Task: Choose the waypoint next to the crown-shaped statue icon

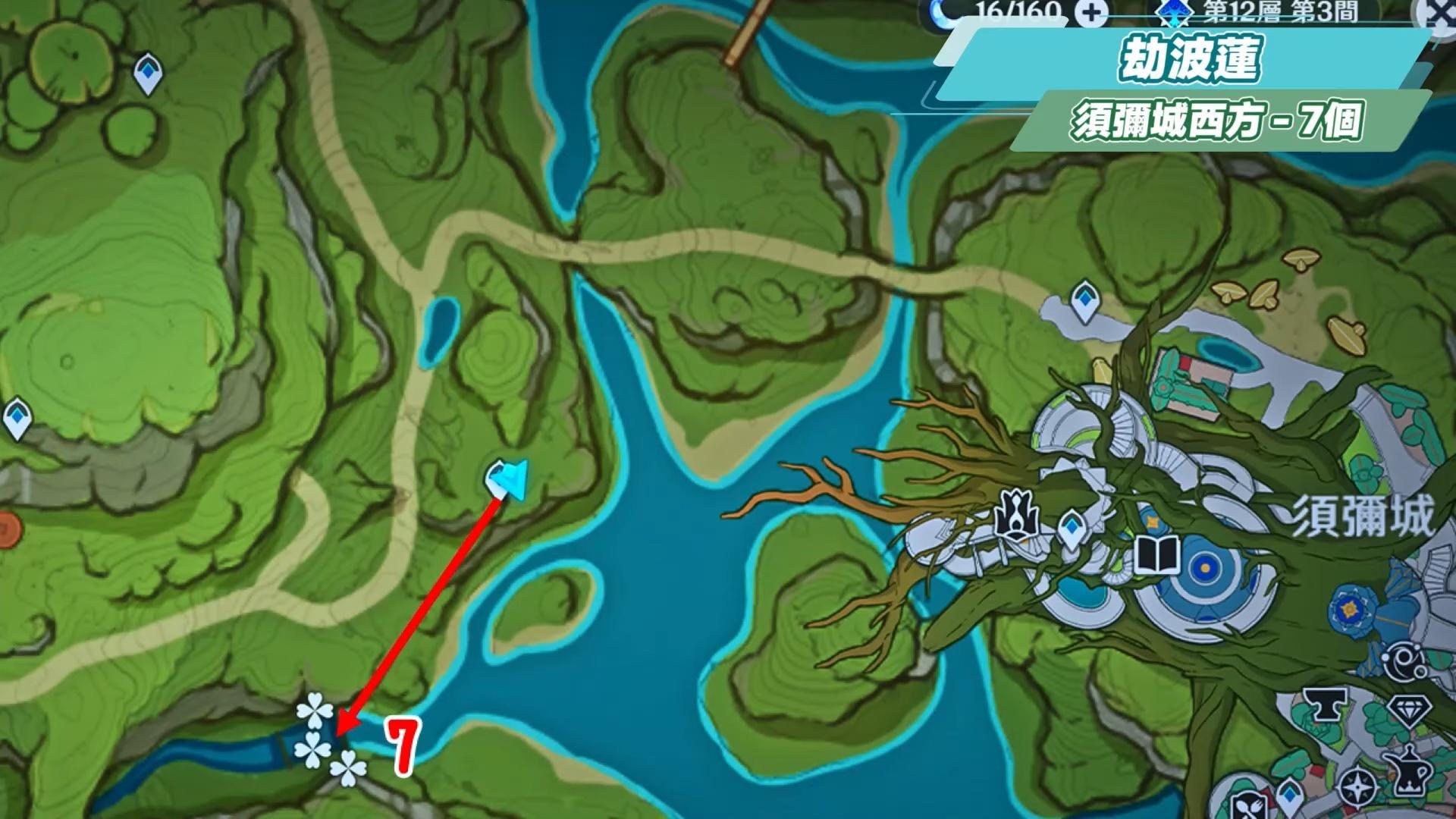Action: tap(1071, 527)
